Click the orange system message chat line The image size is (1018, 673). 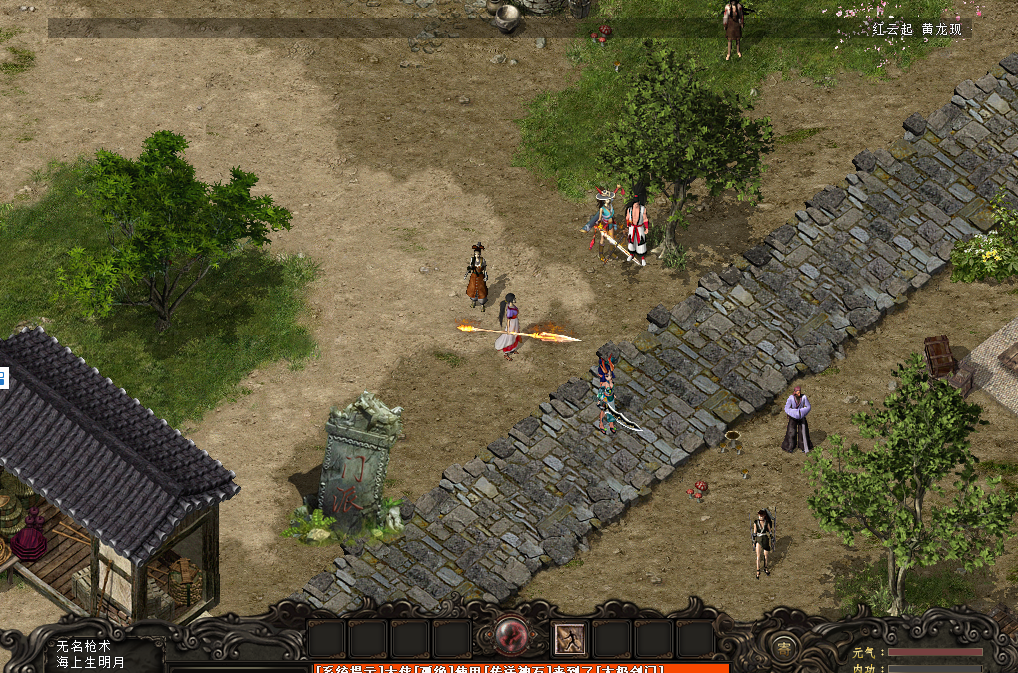[x=520, y=667]
